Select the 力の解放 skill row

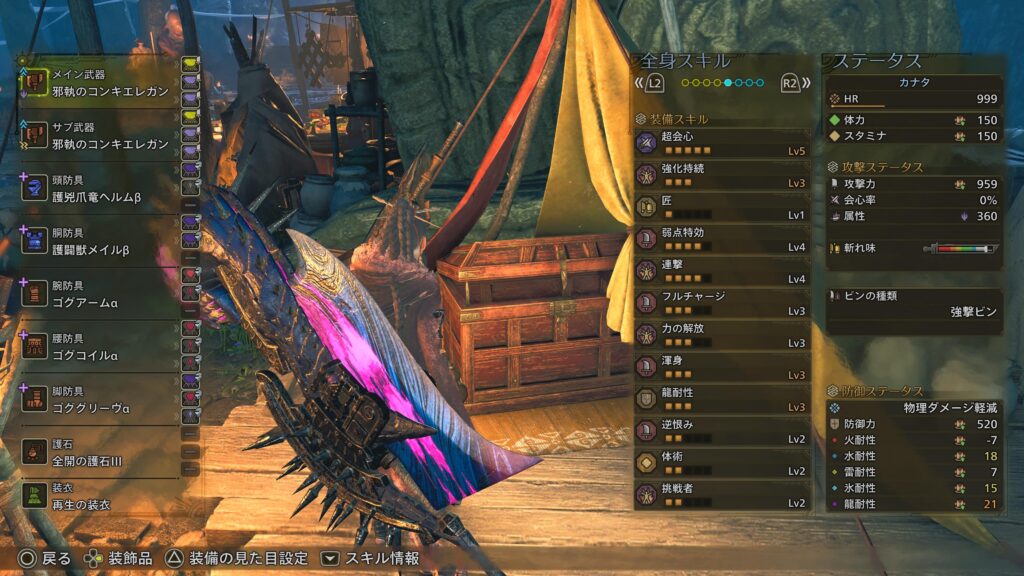point(721,336)
